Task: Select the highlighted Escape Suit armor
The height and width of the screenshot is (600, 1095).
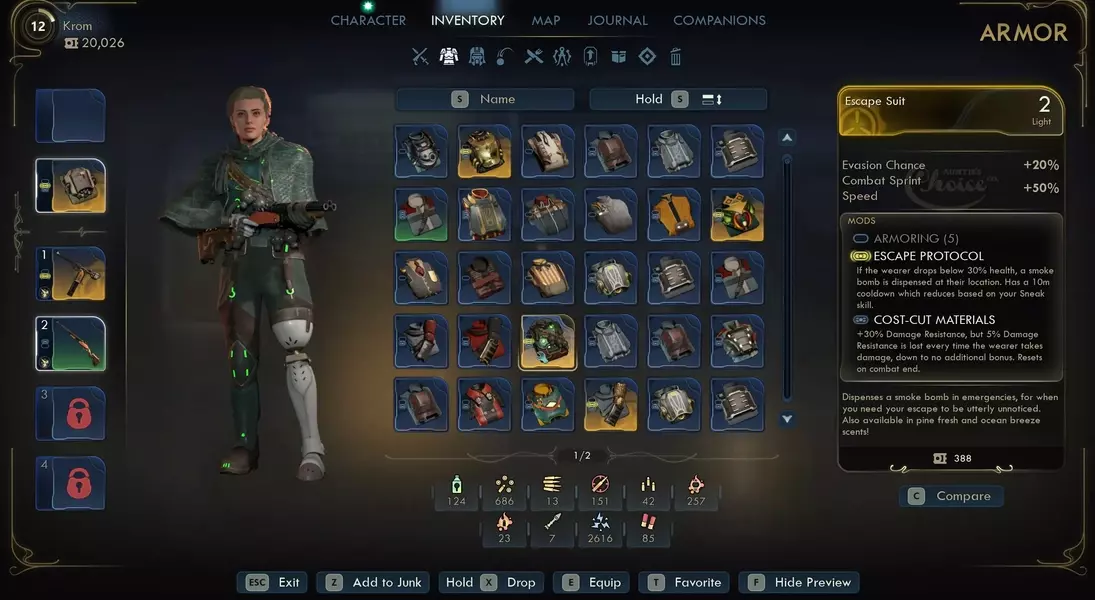Action: tap(547, 342)
